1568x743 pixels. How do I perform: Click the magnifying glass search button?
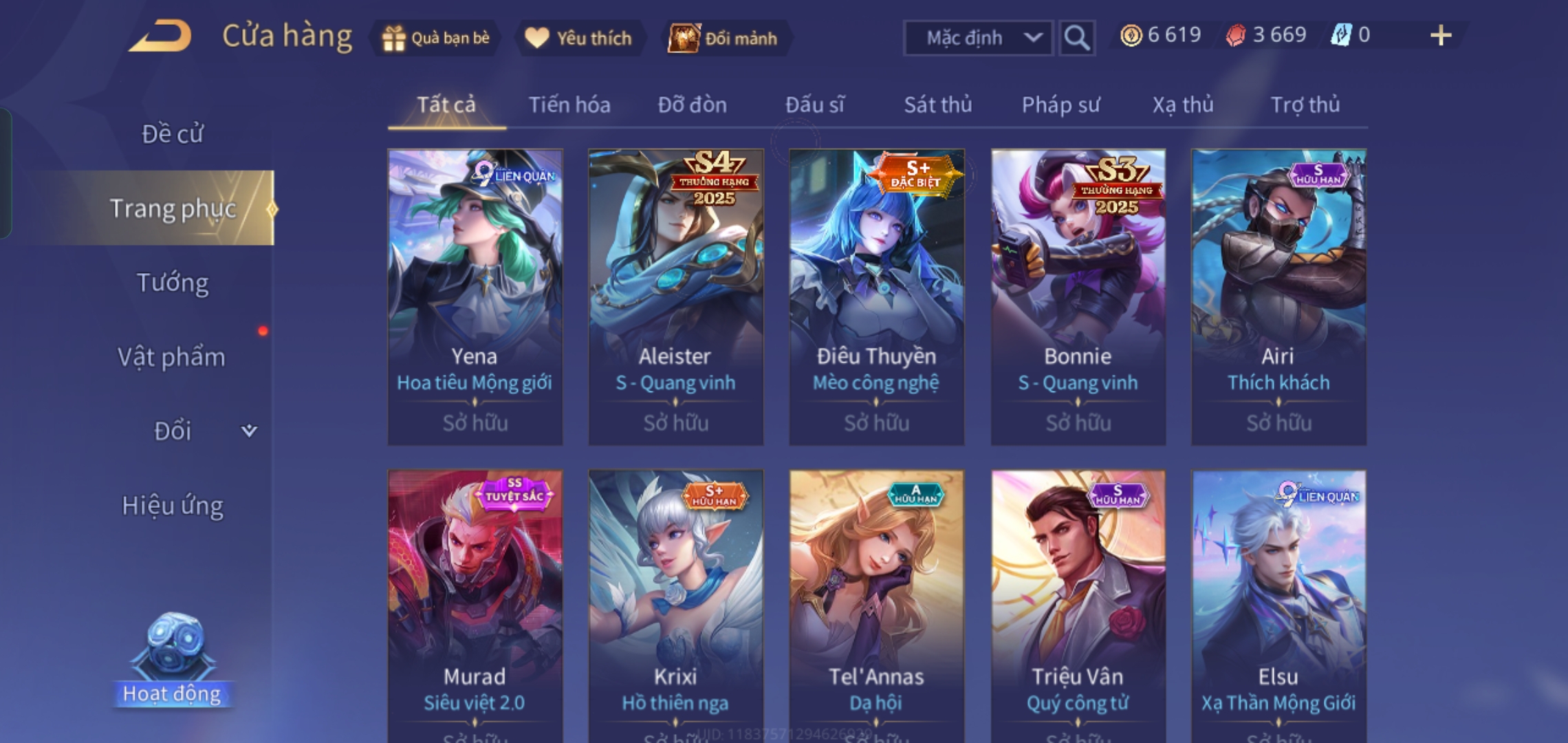pos(1076,38)
